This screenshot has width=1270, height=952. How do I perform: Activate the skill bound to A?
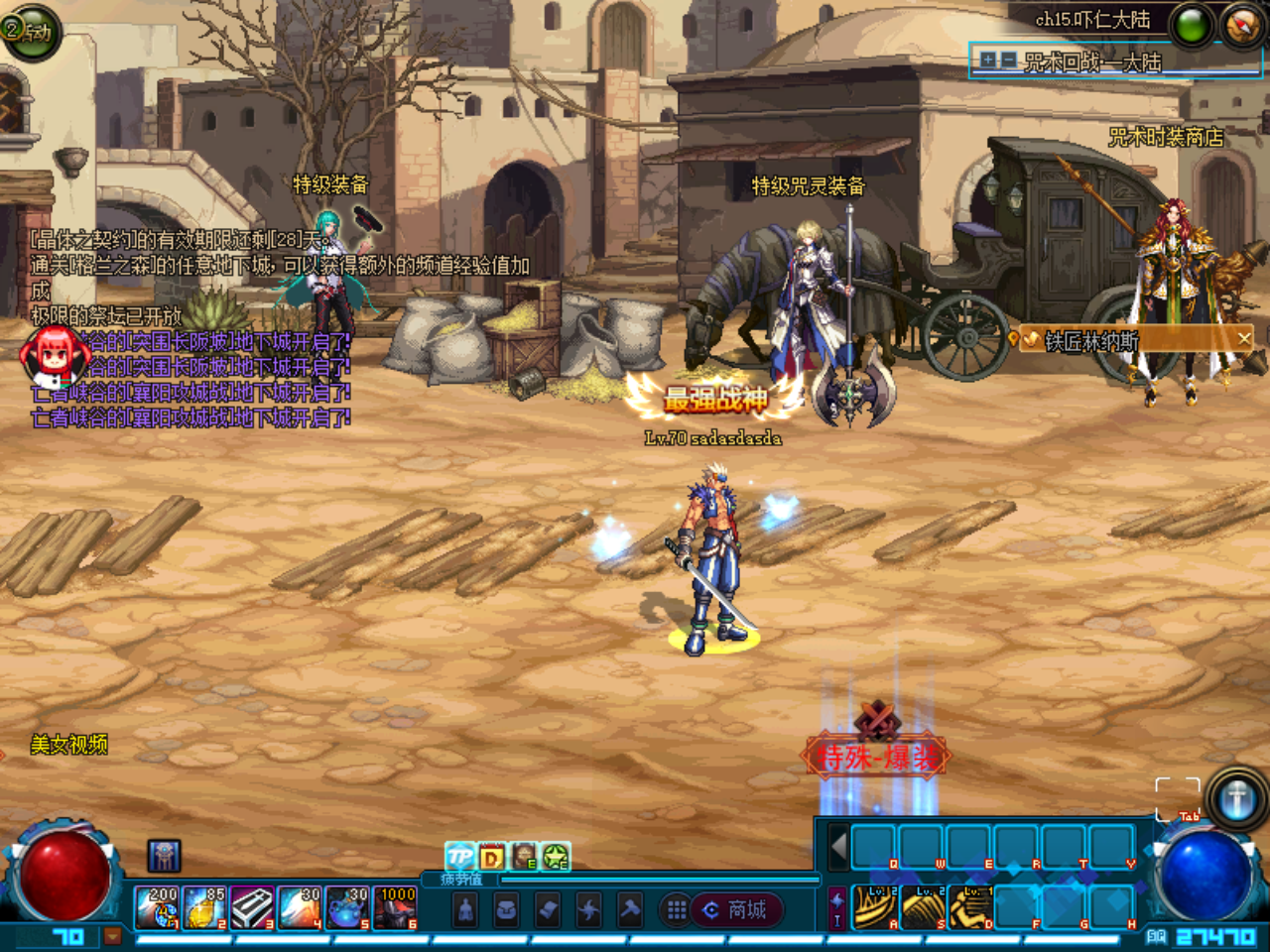(874, 907)
